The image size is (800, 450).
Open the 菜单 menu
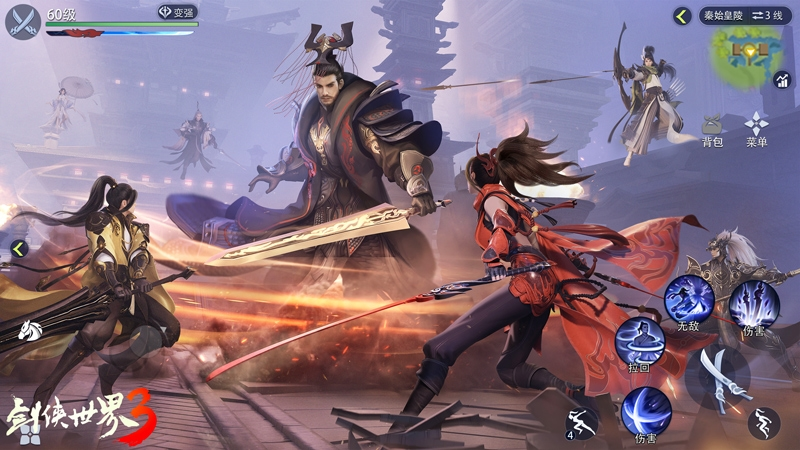click(757, 130)
